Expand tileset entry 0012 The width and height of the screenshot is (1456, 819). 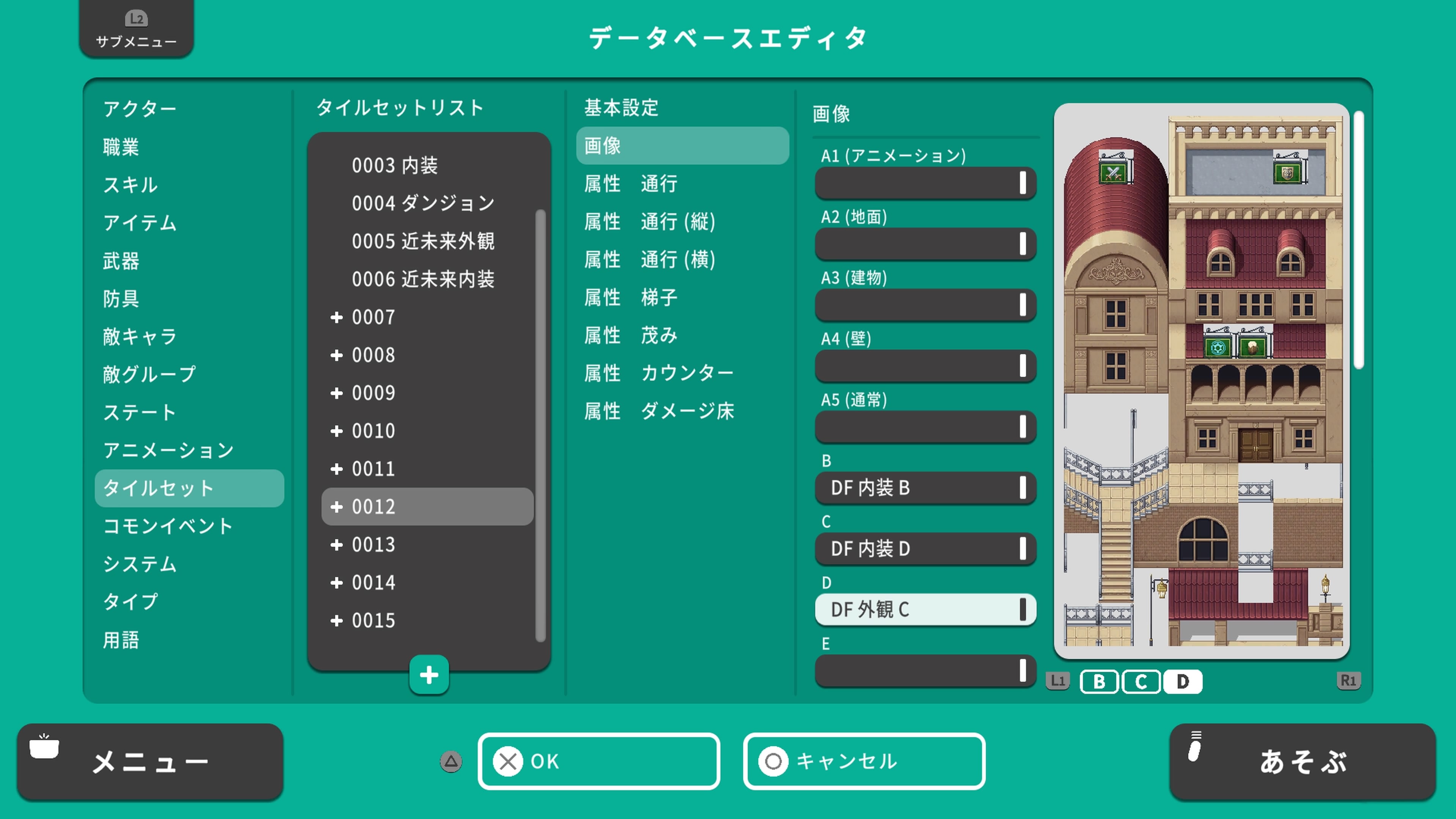[x=373, y=507]
